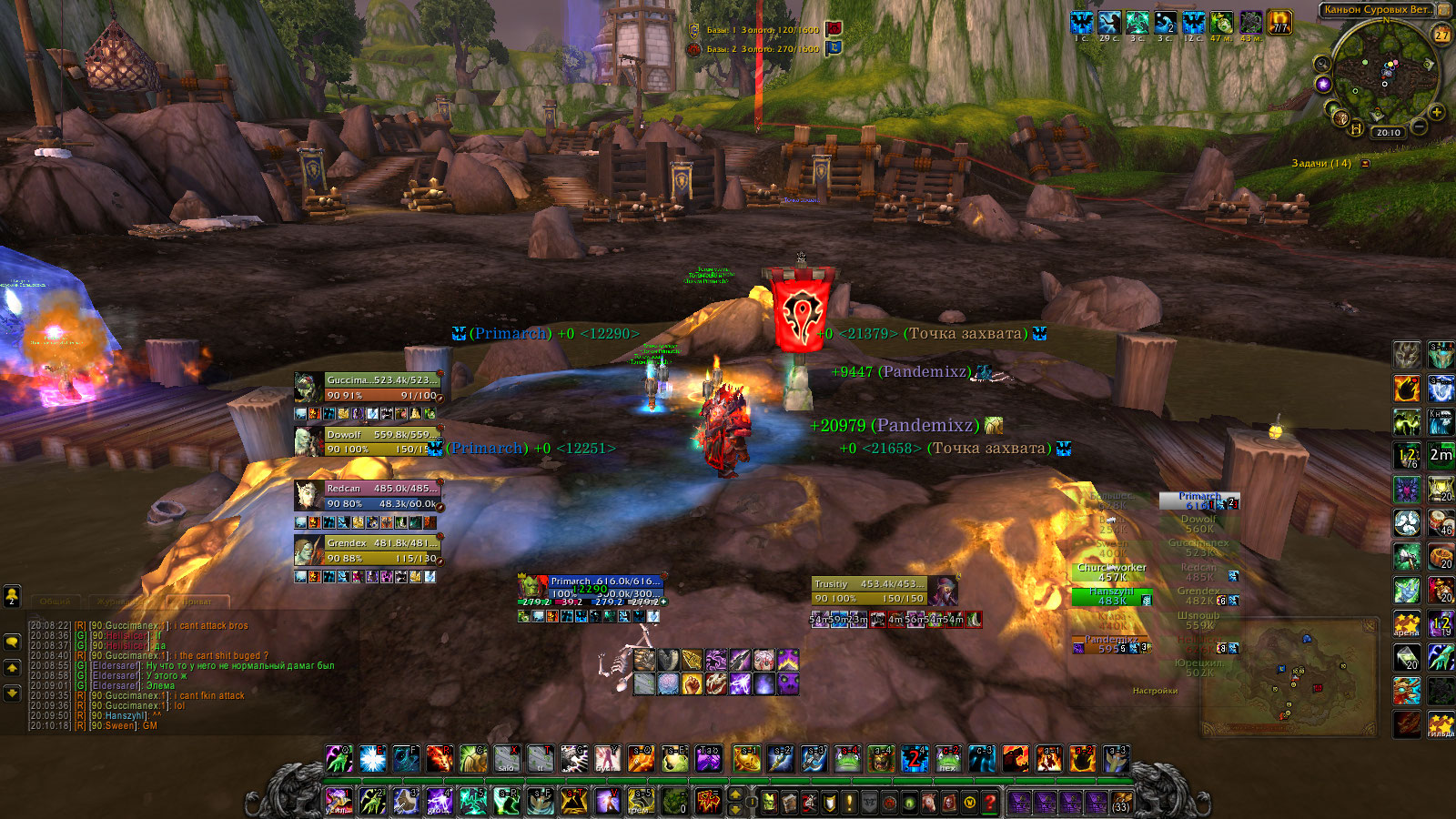This screenshot has height=819, width=1456.
Task: Expand the Задачи (14) objectives tracker
Action: [x=1365, y=164]
